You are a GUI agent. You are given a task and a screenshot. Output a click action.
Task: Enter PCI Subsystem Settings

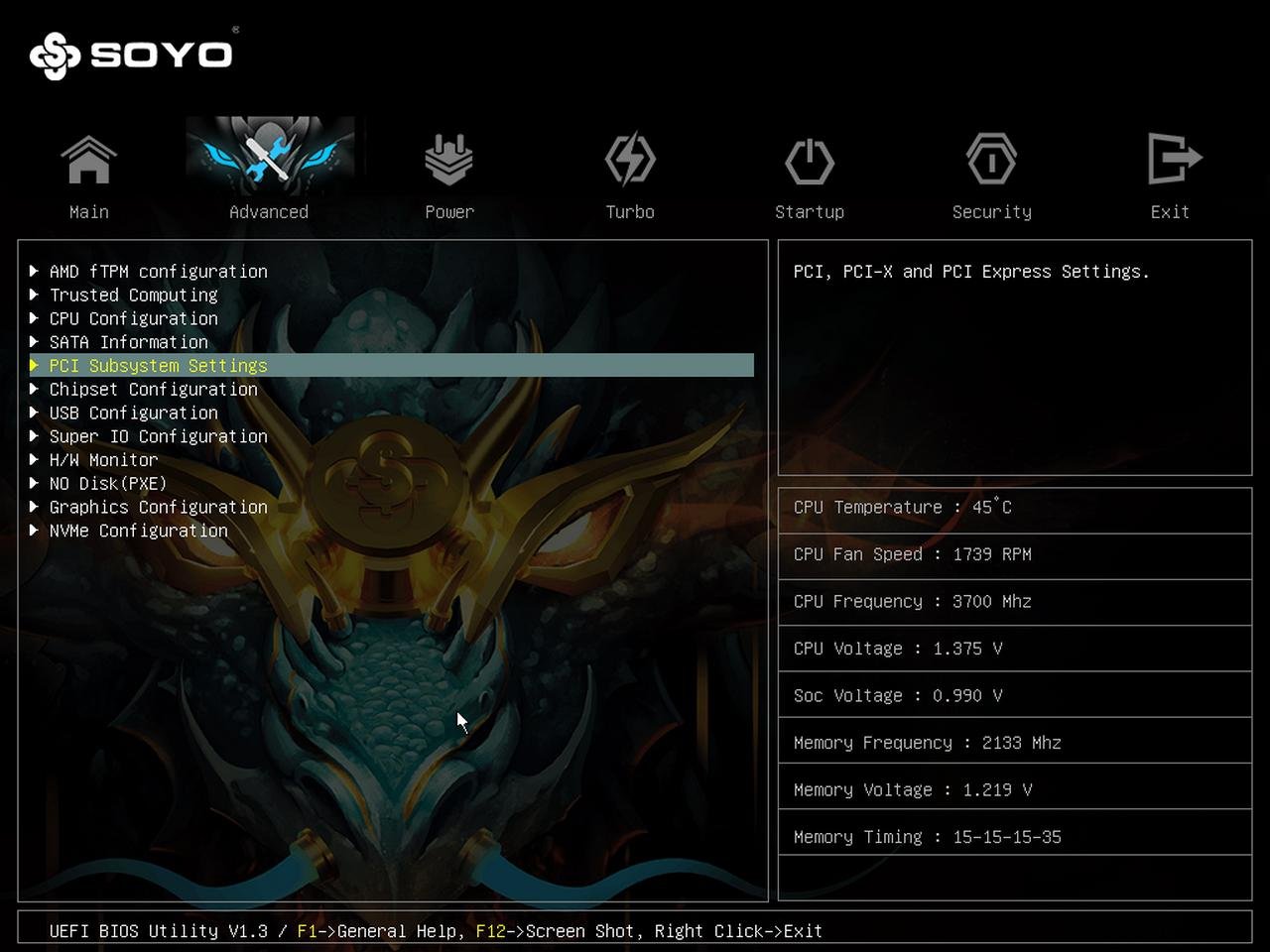pos(158,366)
